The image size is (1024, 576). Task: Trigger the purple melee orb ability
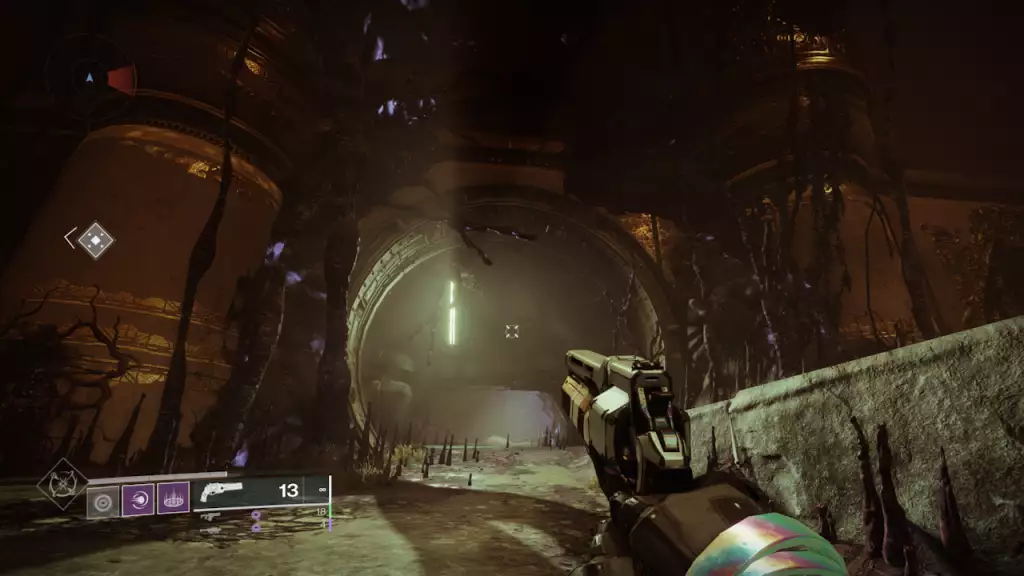click(138, 499)
